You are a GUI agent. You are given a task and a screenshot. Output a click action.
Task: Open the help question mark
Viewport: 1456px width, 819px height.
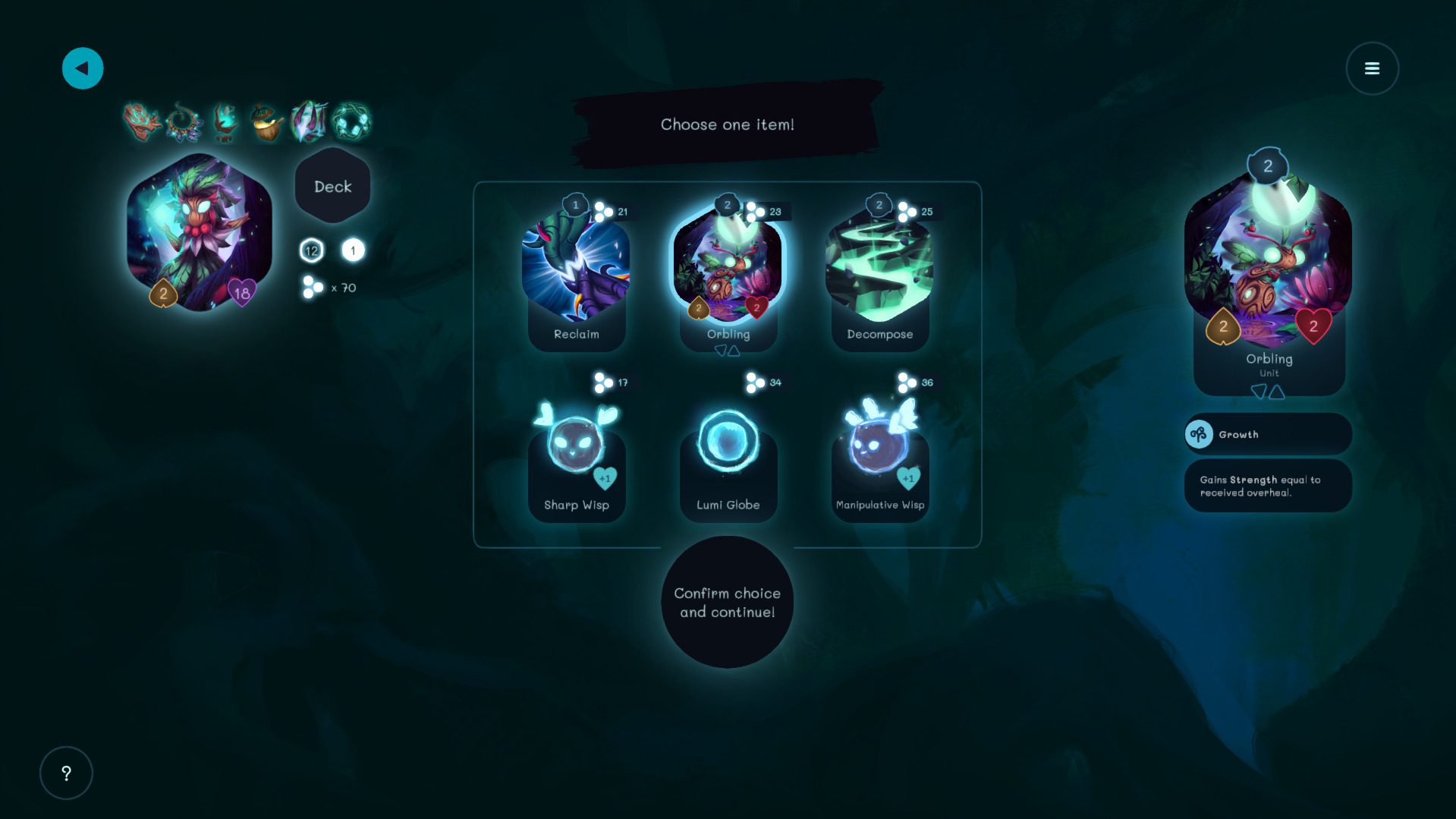[66, 773]
